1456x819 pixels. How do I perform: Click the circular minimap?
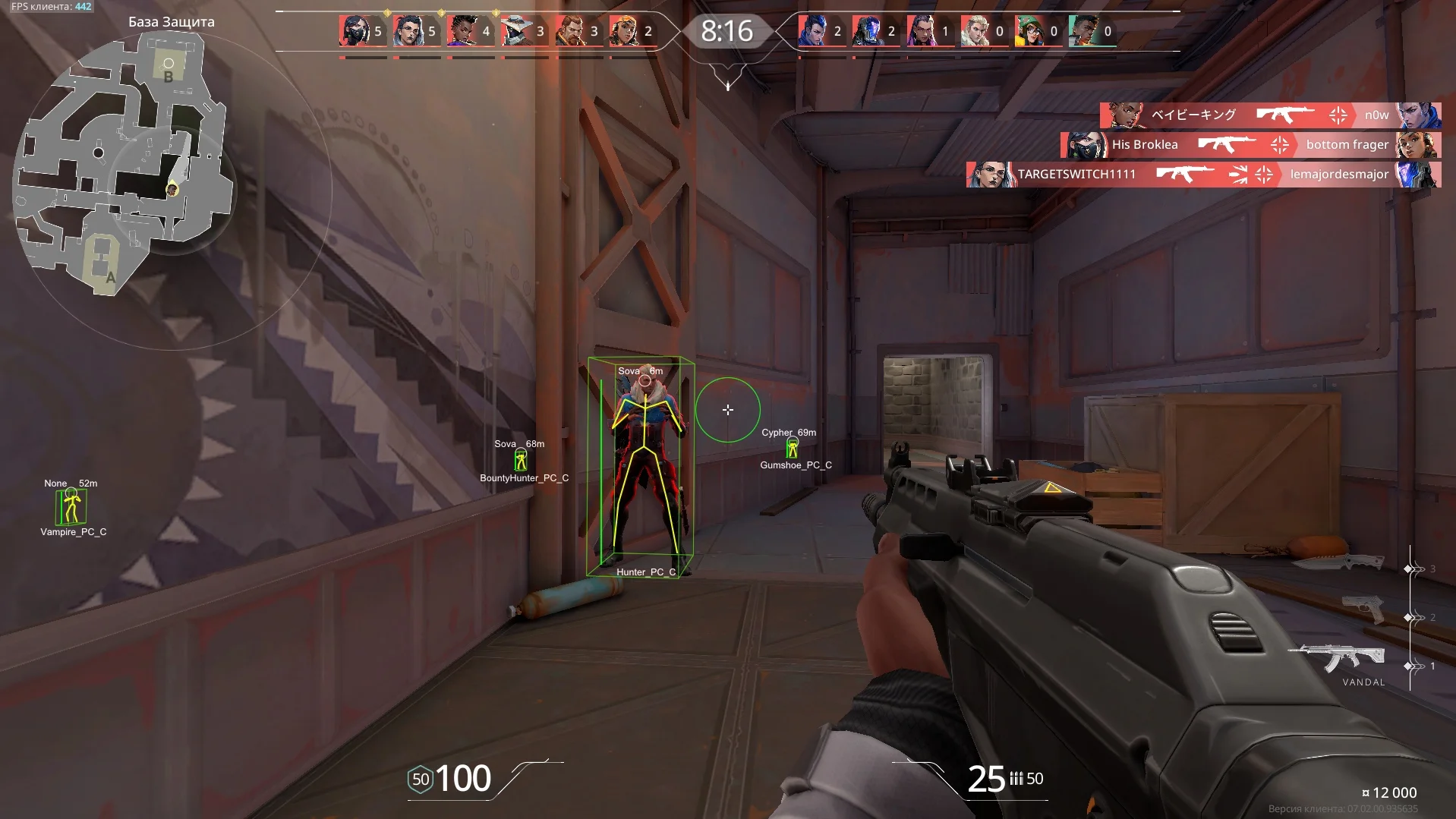tap(121, 163)
